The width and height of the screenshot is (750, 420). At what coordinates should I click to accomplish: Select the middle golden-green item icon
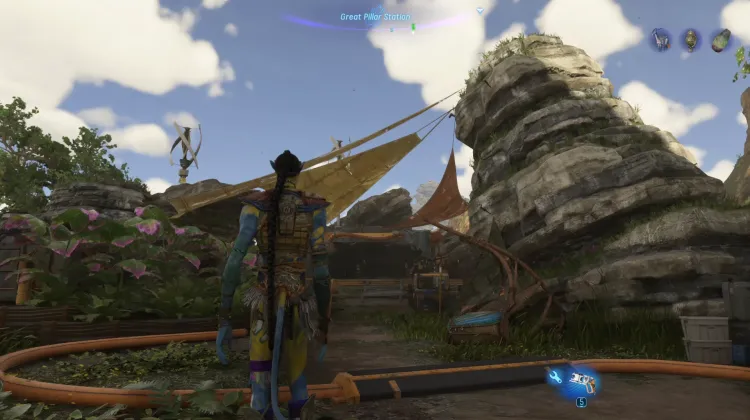tap(690, 40)
